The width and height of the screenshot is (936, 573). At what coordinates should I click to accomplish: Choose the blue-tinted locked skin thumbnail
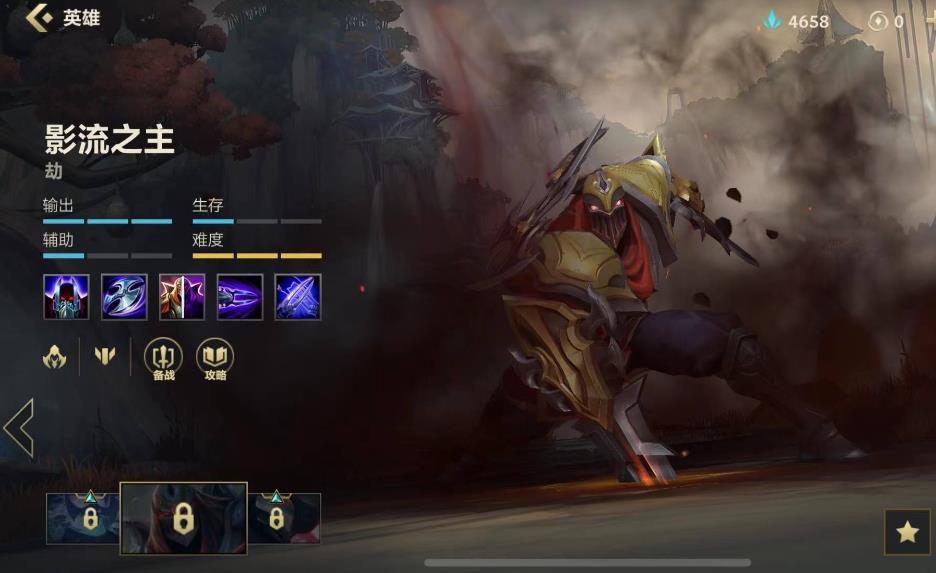[84, 518]
